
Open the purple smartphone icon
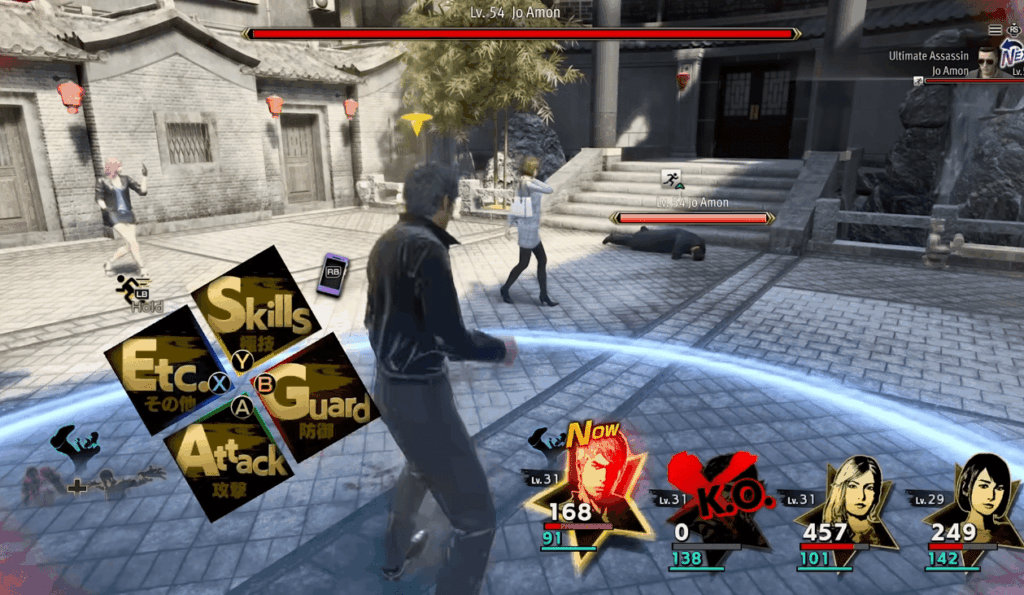click(x=332, y=273)
